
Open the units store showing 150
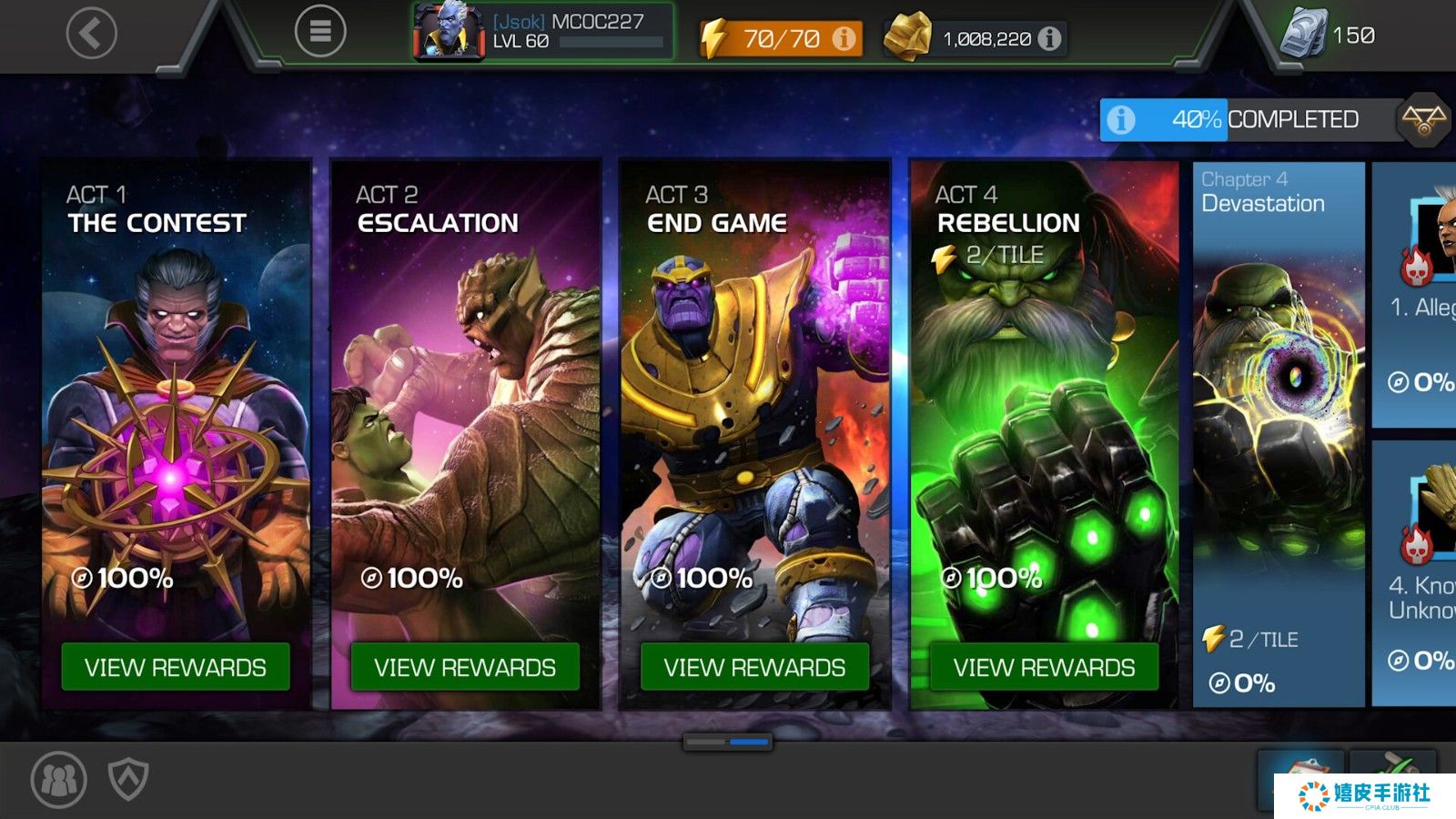click(x=1328, y=35)
